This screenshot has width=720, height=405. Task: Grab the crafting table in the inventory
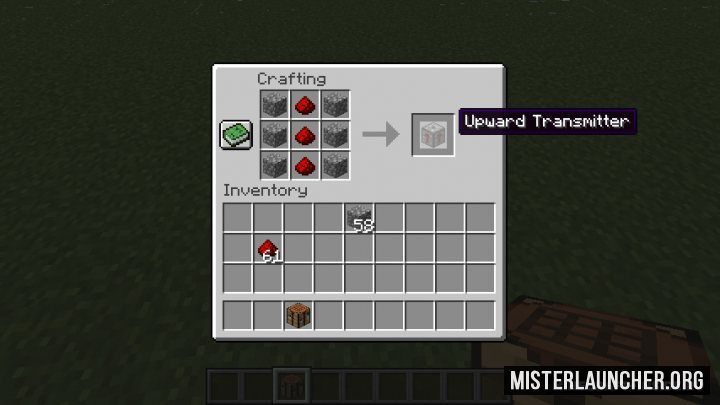tap(298, 316)
